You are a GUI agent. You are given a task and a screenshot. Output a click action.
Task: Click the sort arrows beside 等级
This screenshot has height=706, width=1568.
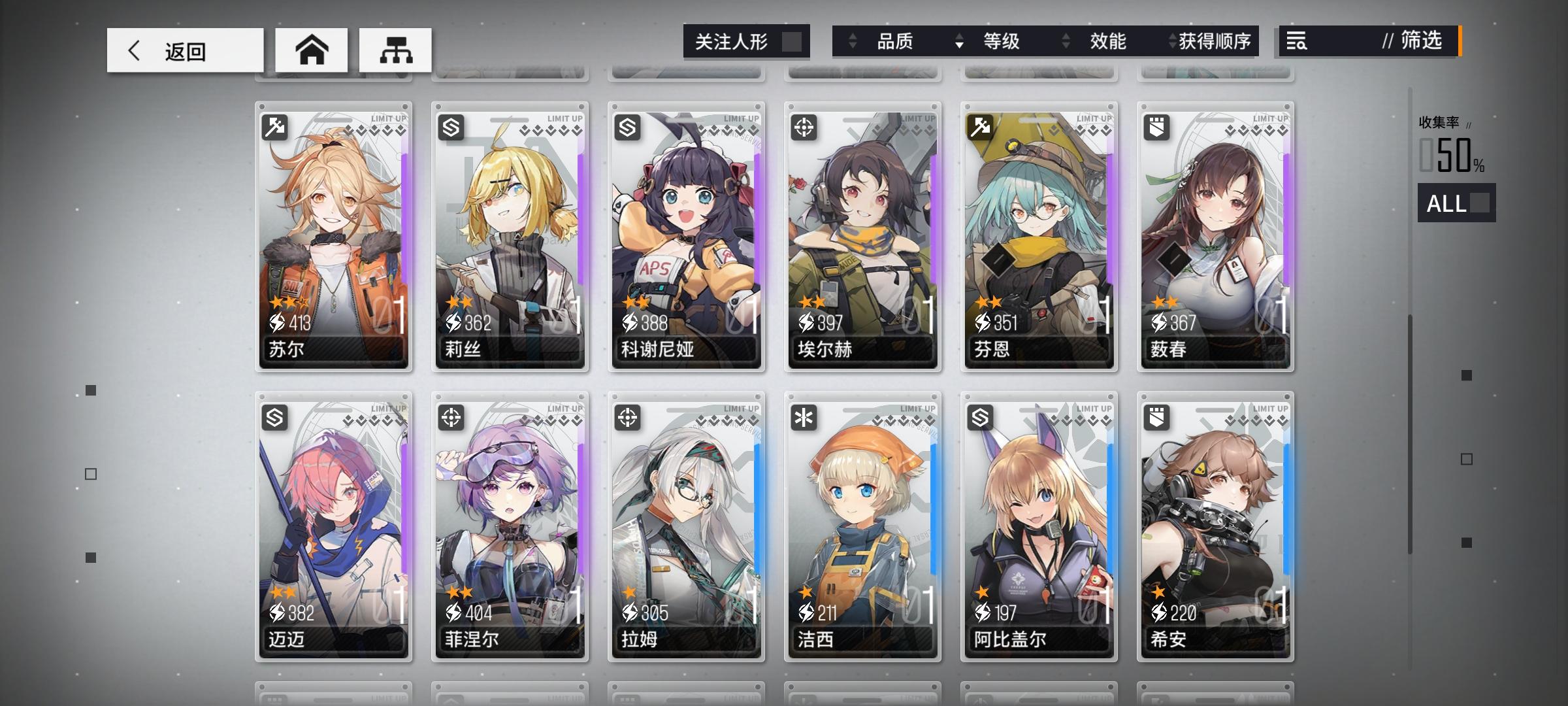click(x=959, y=42)
